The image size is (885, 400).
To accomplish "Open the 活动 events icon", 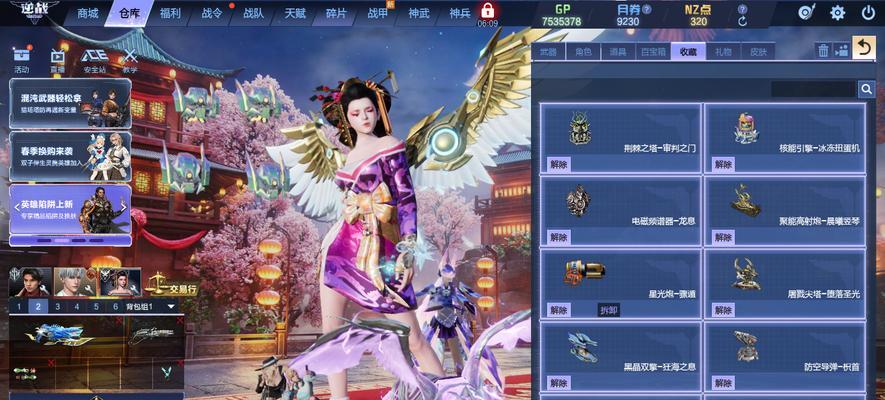I will (23, 62).
